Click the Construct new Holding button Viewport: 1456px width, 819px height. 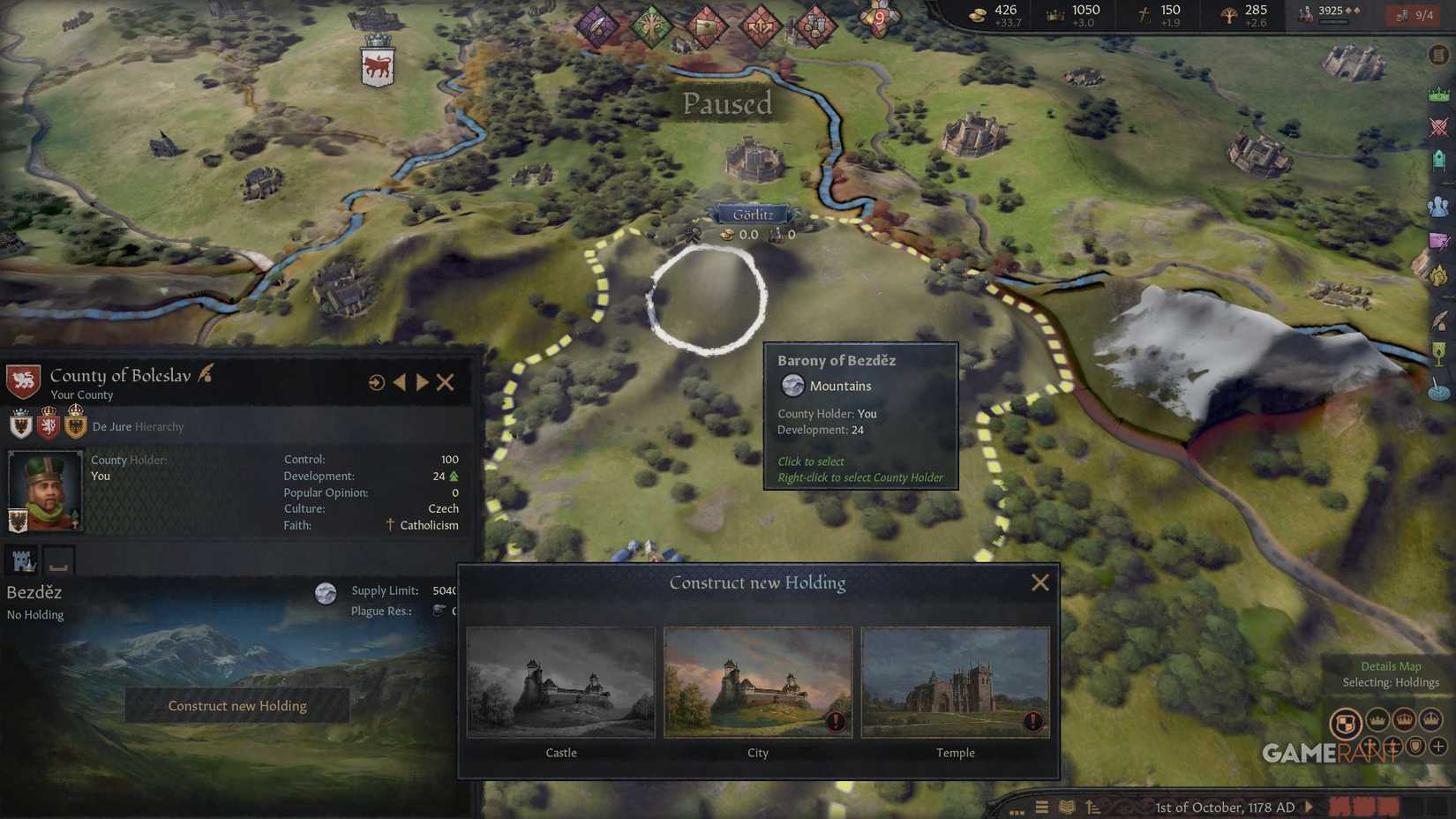coord(236,705)
